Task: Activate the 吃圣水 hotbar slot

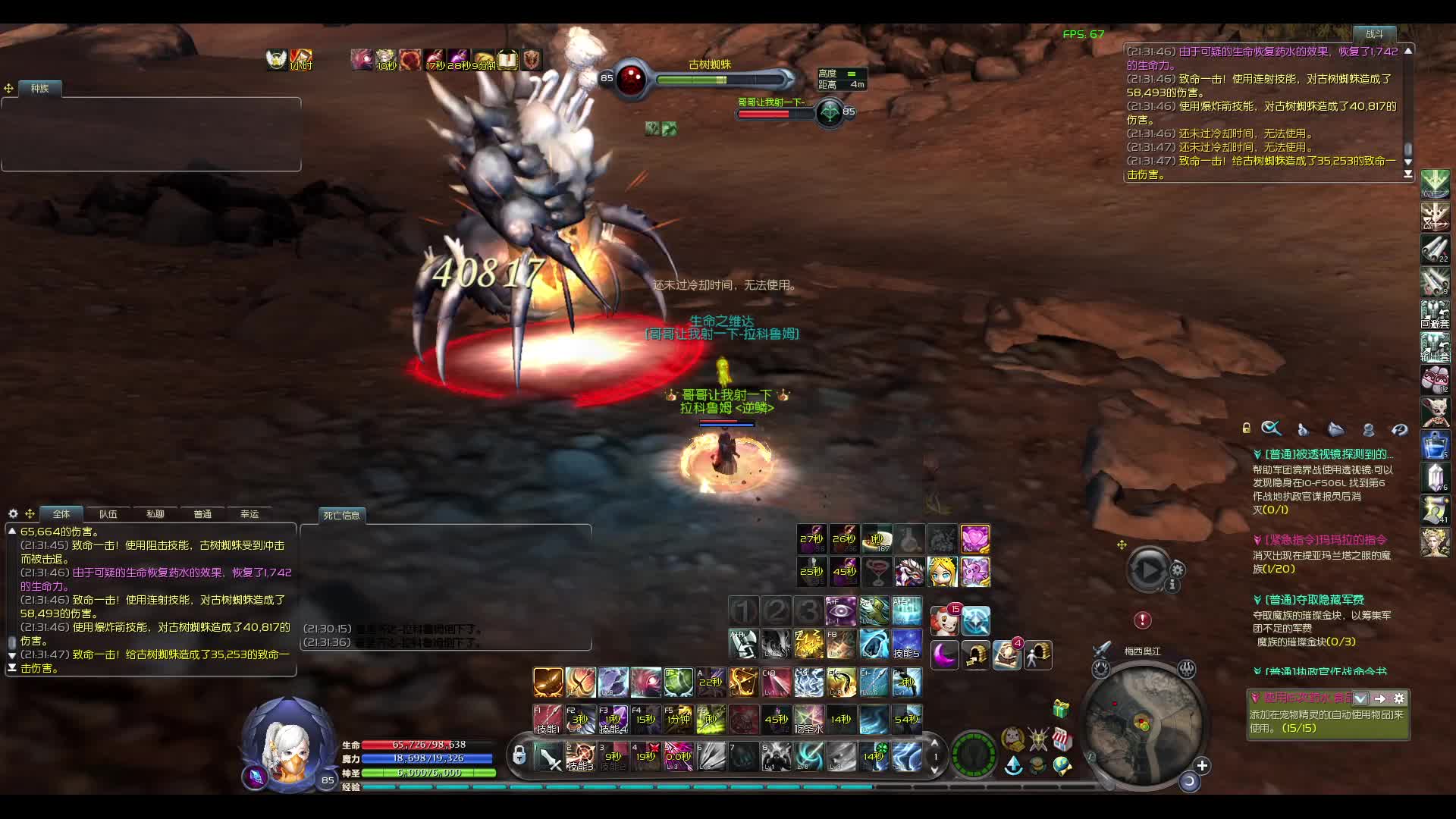Action: tap(808, 720)
